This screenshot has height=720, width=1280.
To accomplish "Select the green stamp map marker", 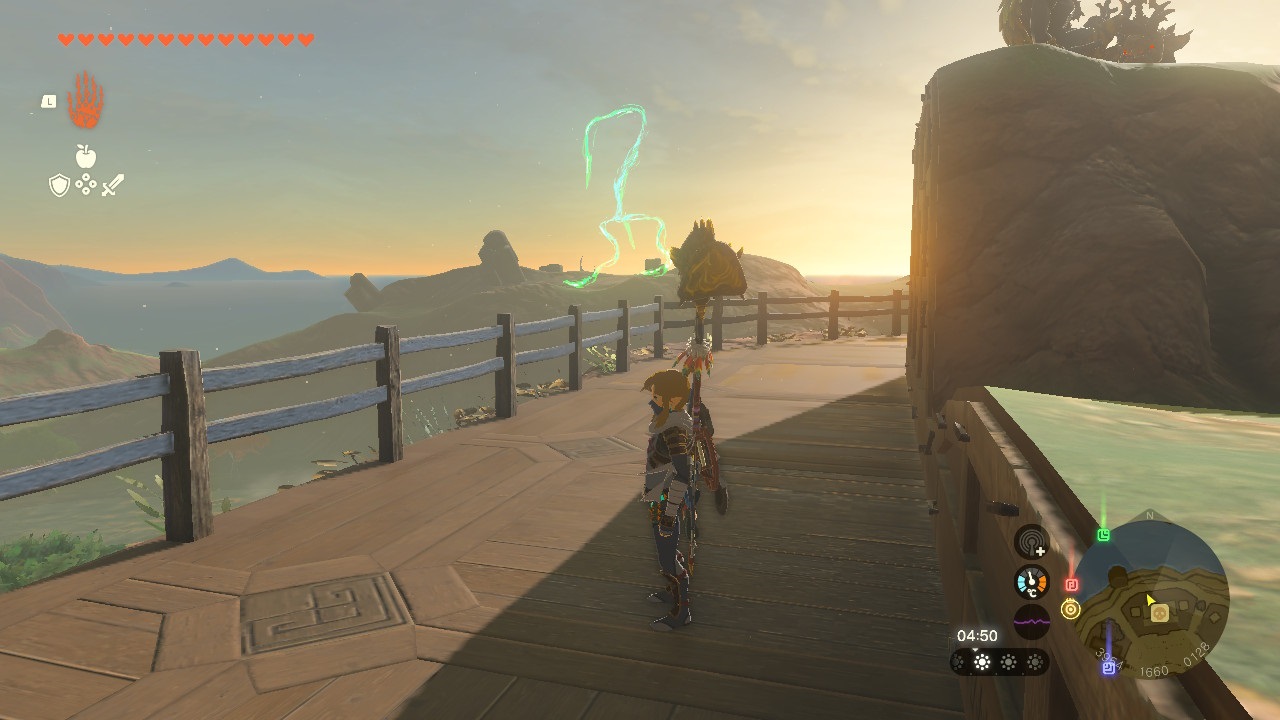I will (1103, 536).
